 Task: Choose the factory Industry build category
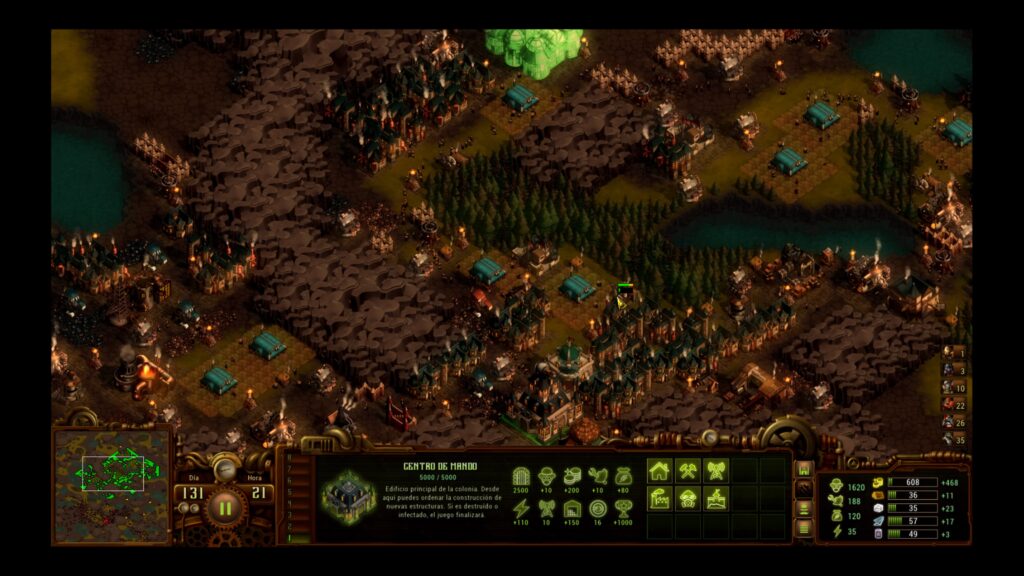660,498
